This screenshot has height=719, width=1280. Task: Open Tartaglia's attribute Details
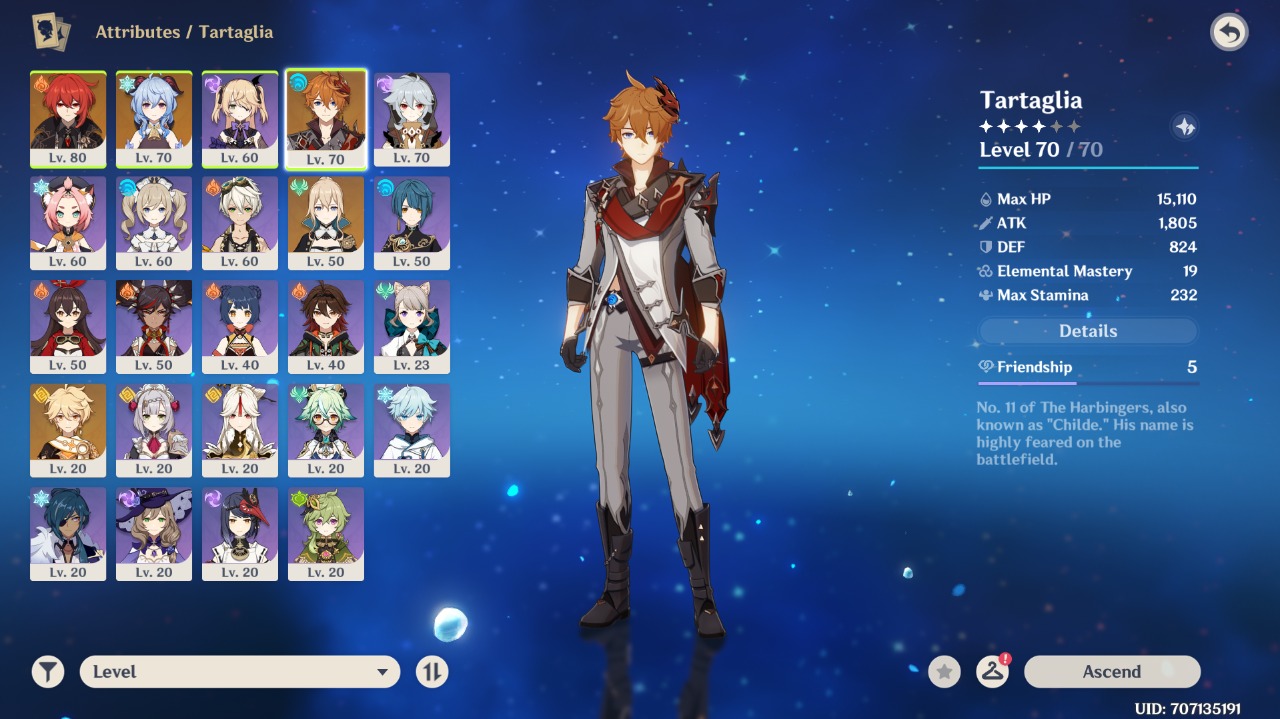pos(1087,331)
